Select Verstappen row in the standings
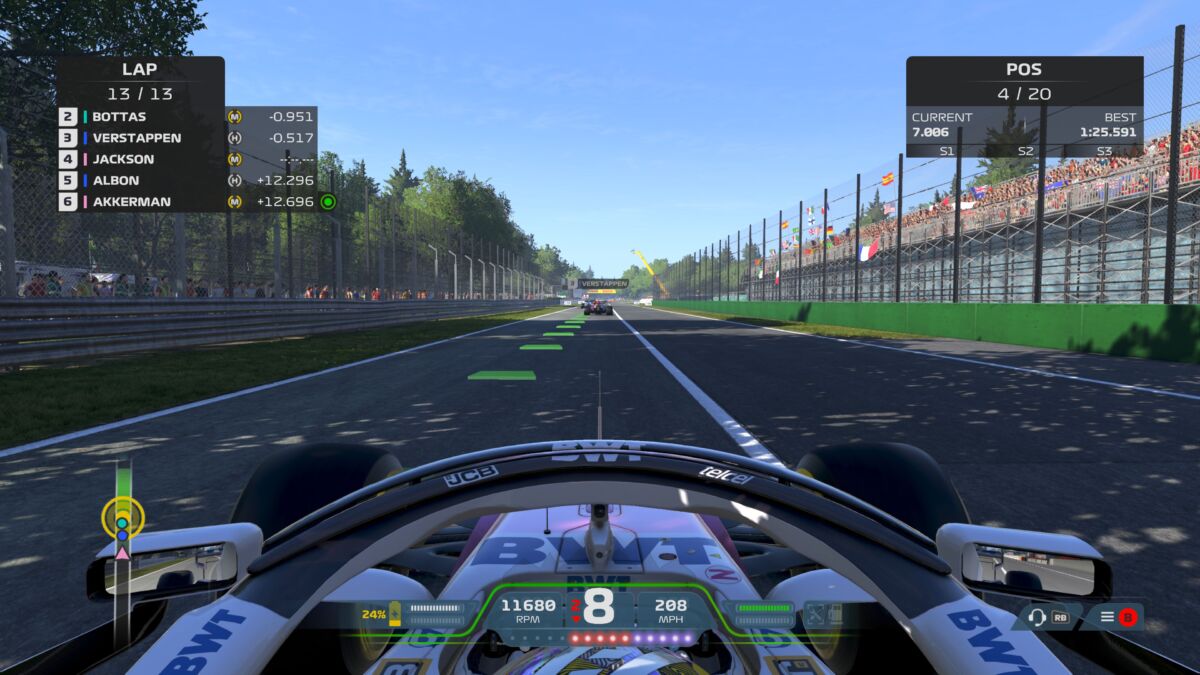1200x675 pixels. tap(186, 138)
